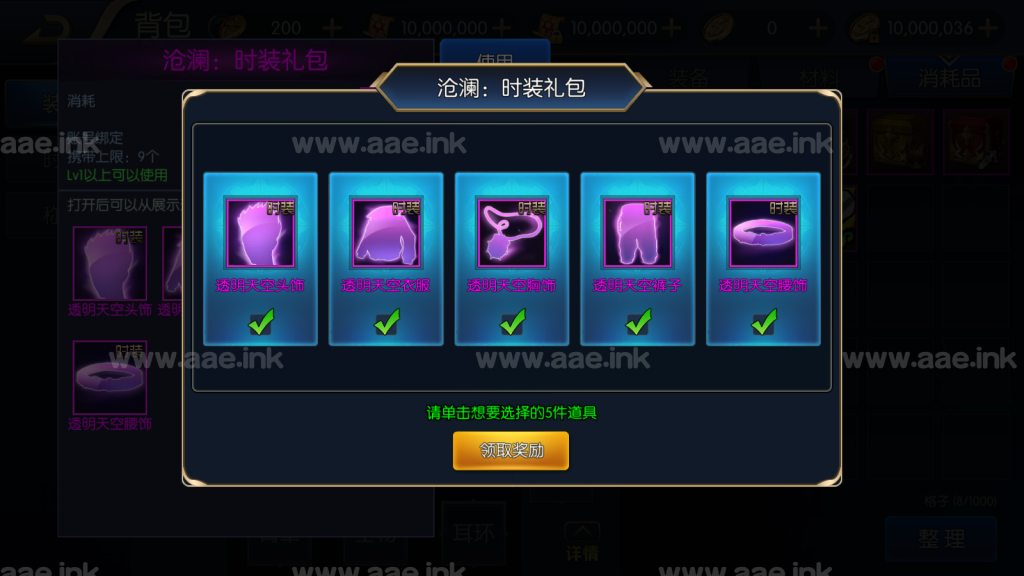The image size is (1024, 576).
Task: Switch to the 消耗品 tab
Action: (x=949, y=78)
